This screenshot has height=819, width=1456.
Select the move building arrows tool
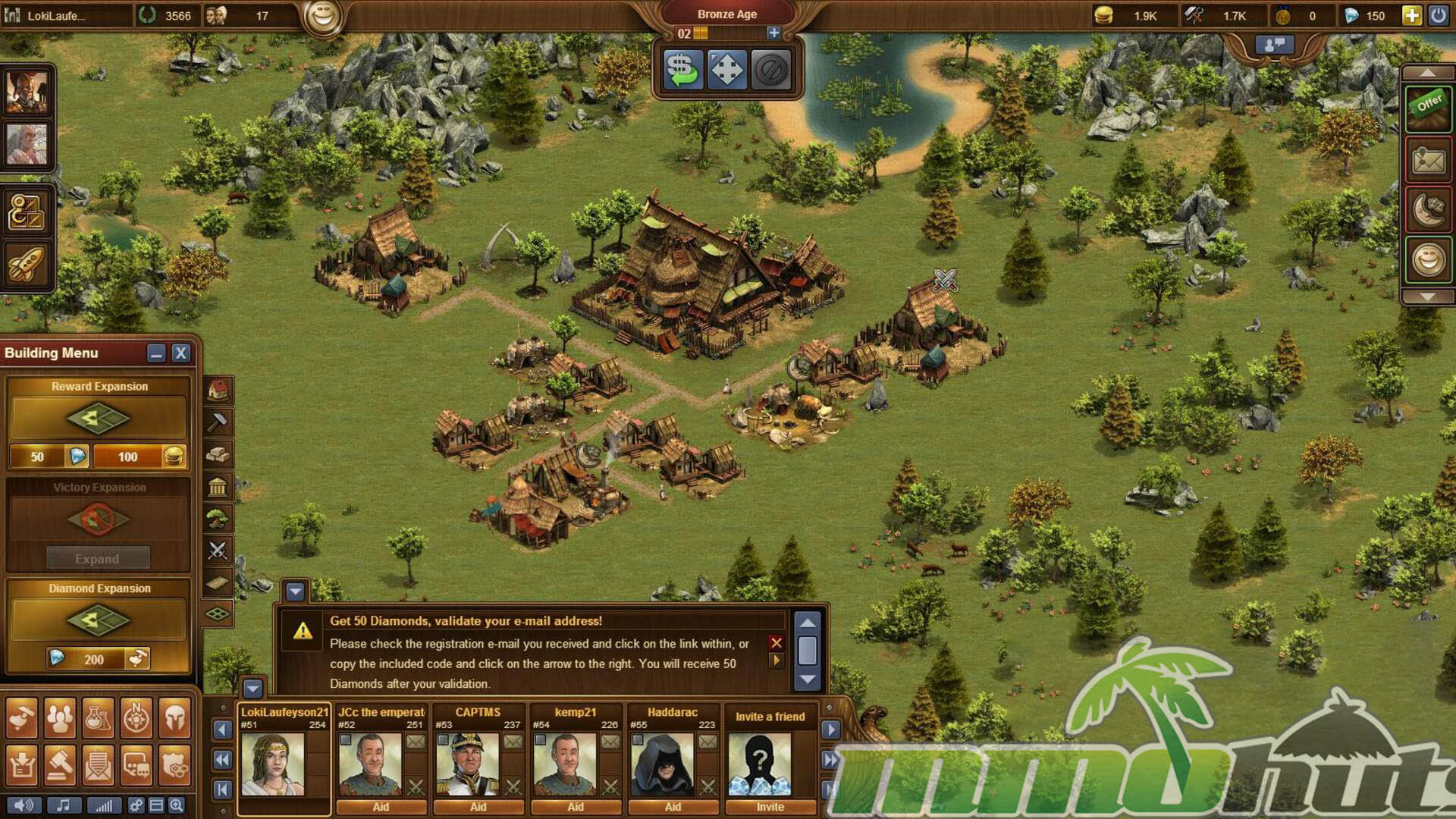click(726, 71)
